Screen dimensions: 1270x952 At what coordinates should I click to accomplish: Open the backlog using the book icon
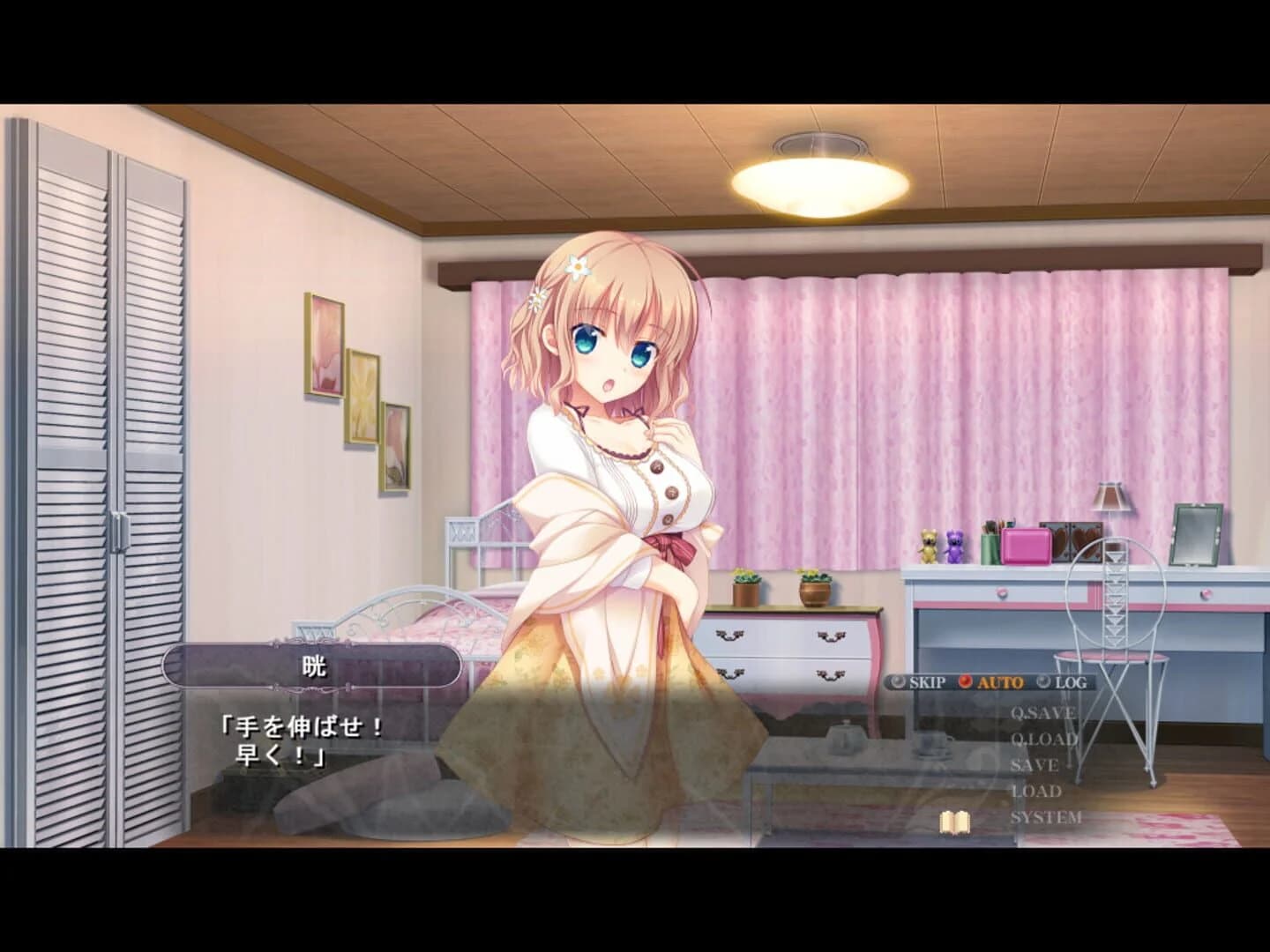955,822
